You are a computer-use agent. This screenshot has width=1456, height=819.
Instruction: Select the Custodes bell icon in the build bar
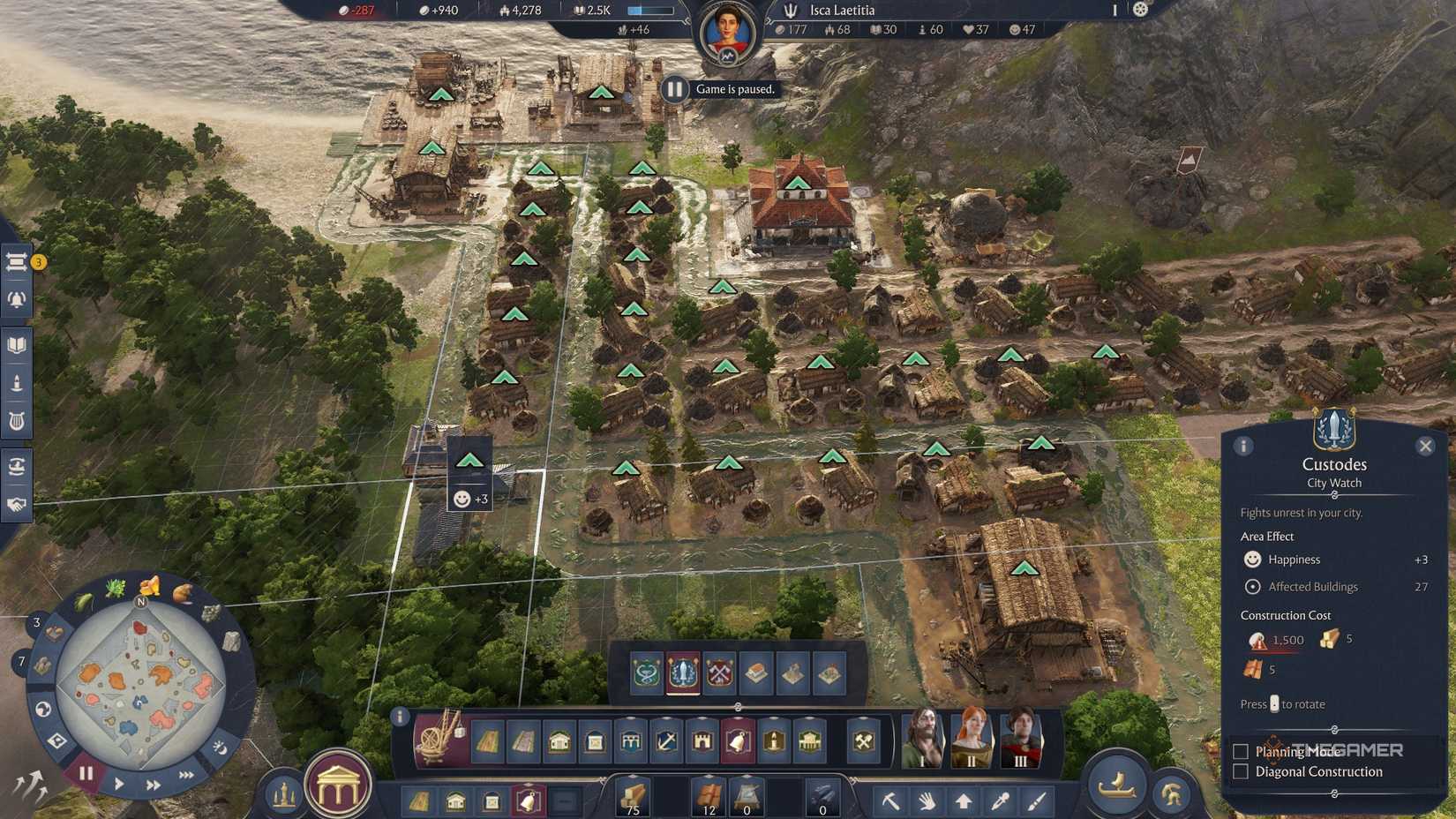[x=738, y=742]
